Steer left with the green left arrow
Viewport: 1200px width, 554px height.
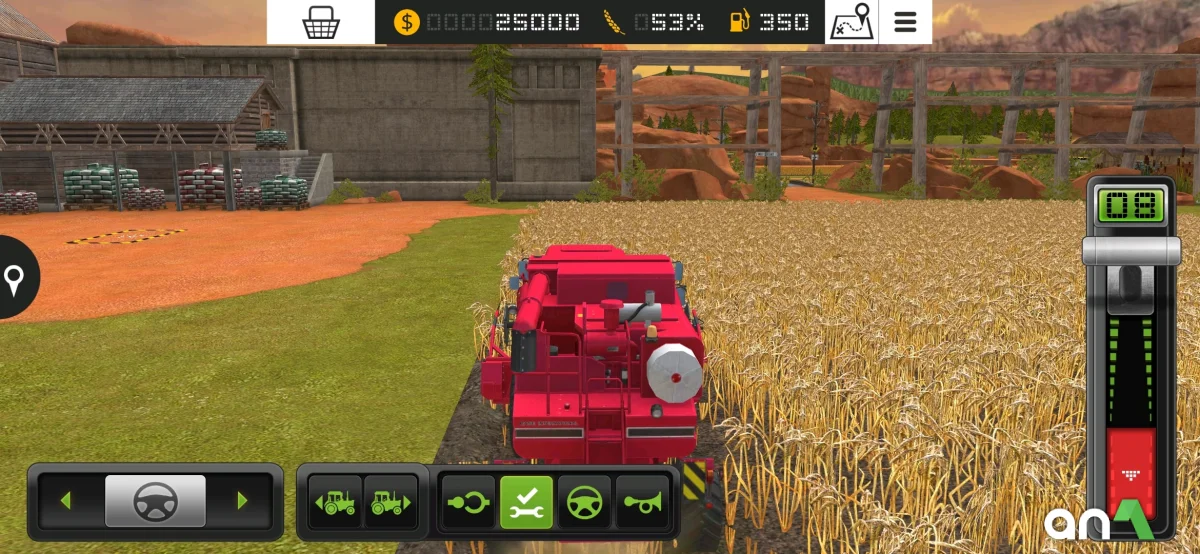point(66,500)
